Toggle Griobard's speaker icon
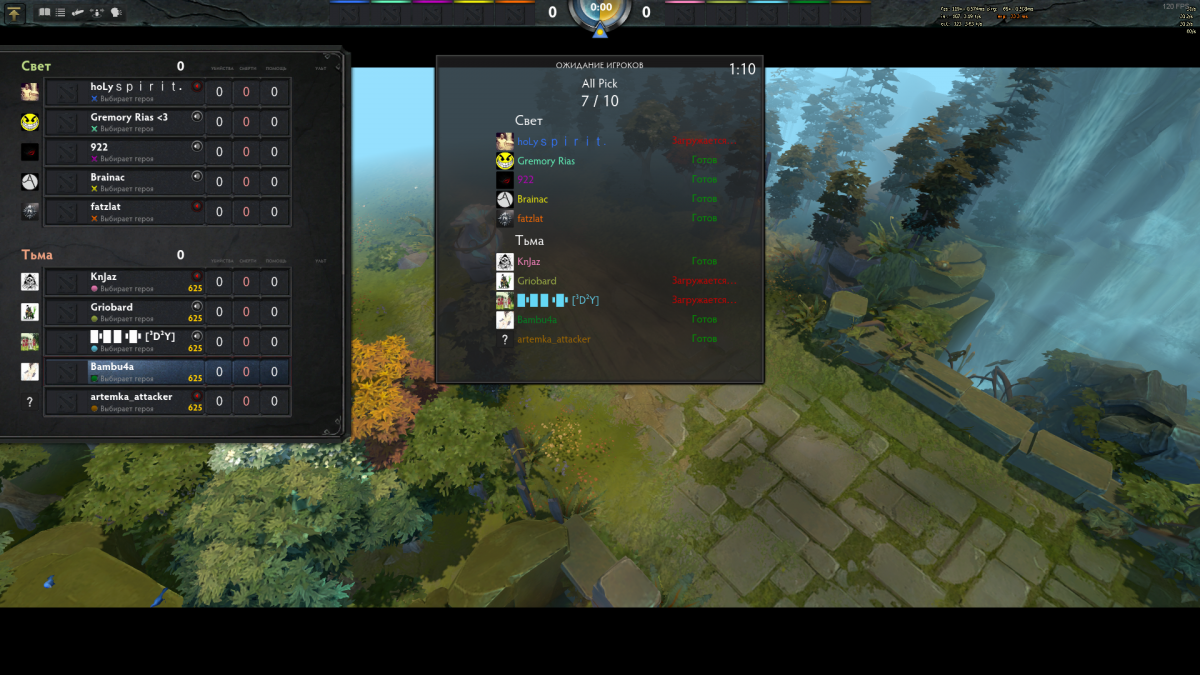This screenshot has height=675, width=1200. [197, 306]
